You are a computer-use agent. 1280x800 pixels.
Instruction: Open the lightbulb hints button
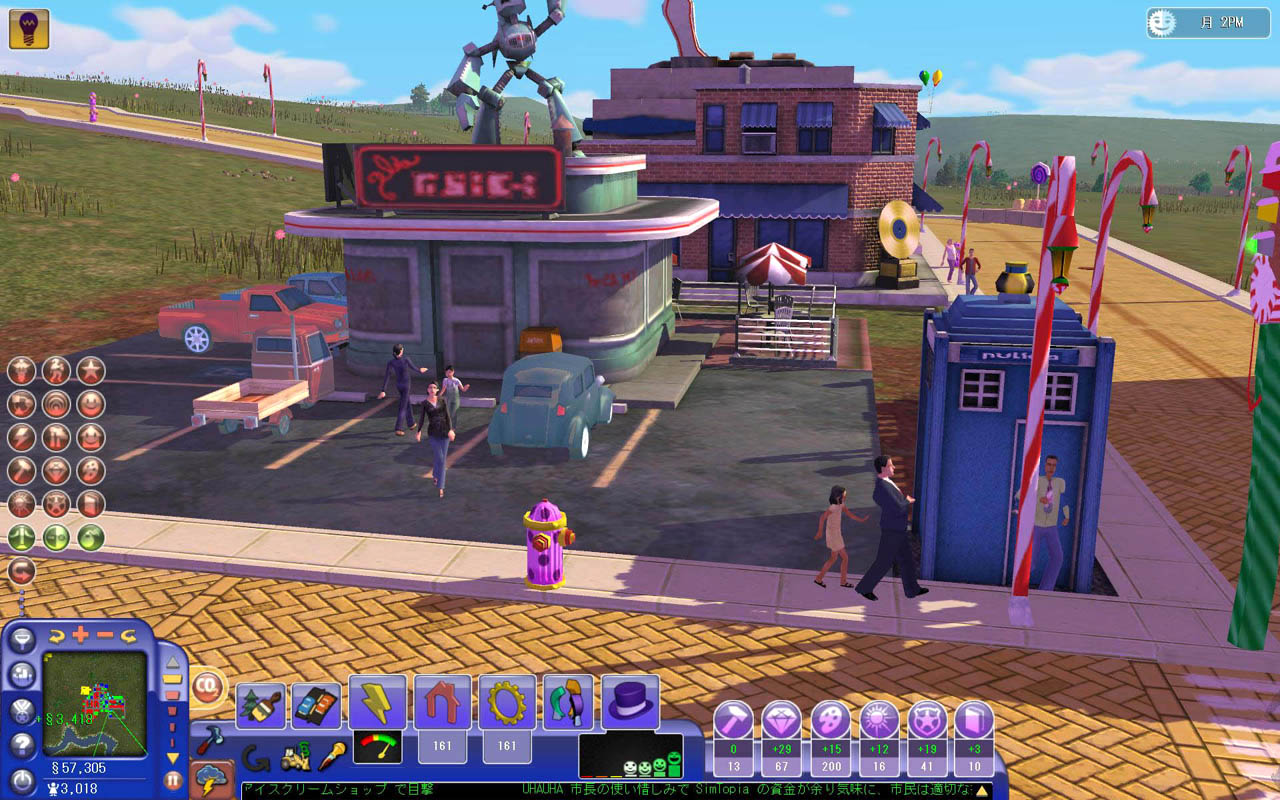click(x=29, y=29)
